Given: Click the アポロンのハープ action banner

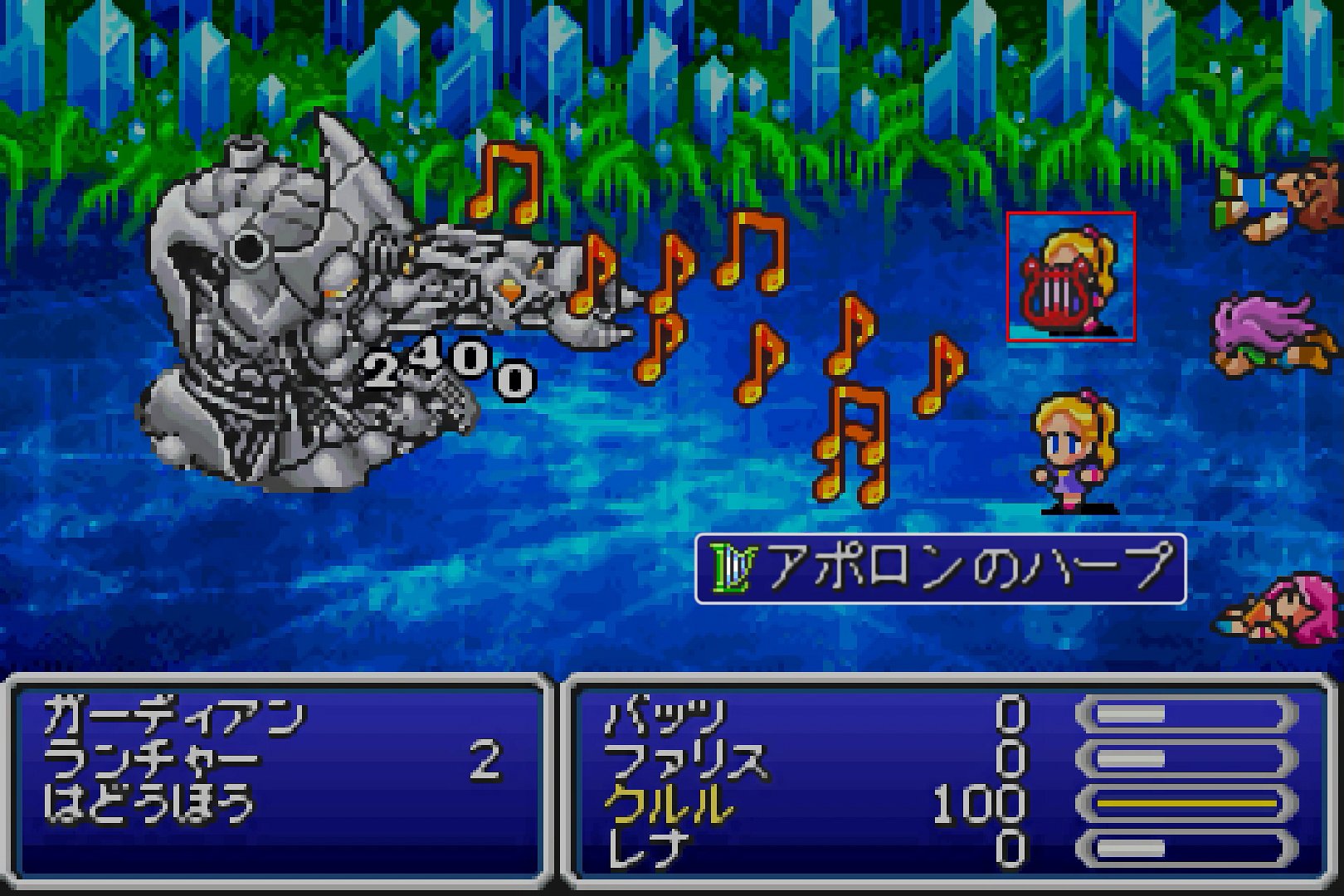Looking at the screenshot, I should click(x=940, y=569).
